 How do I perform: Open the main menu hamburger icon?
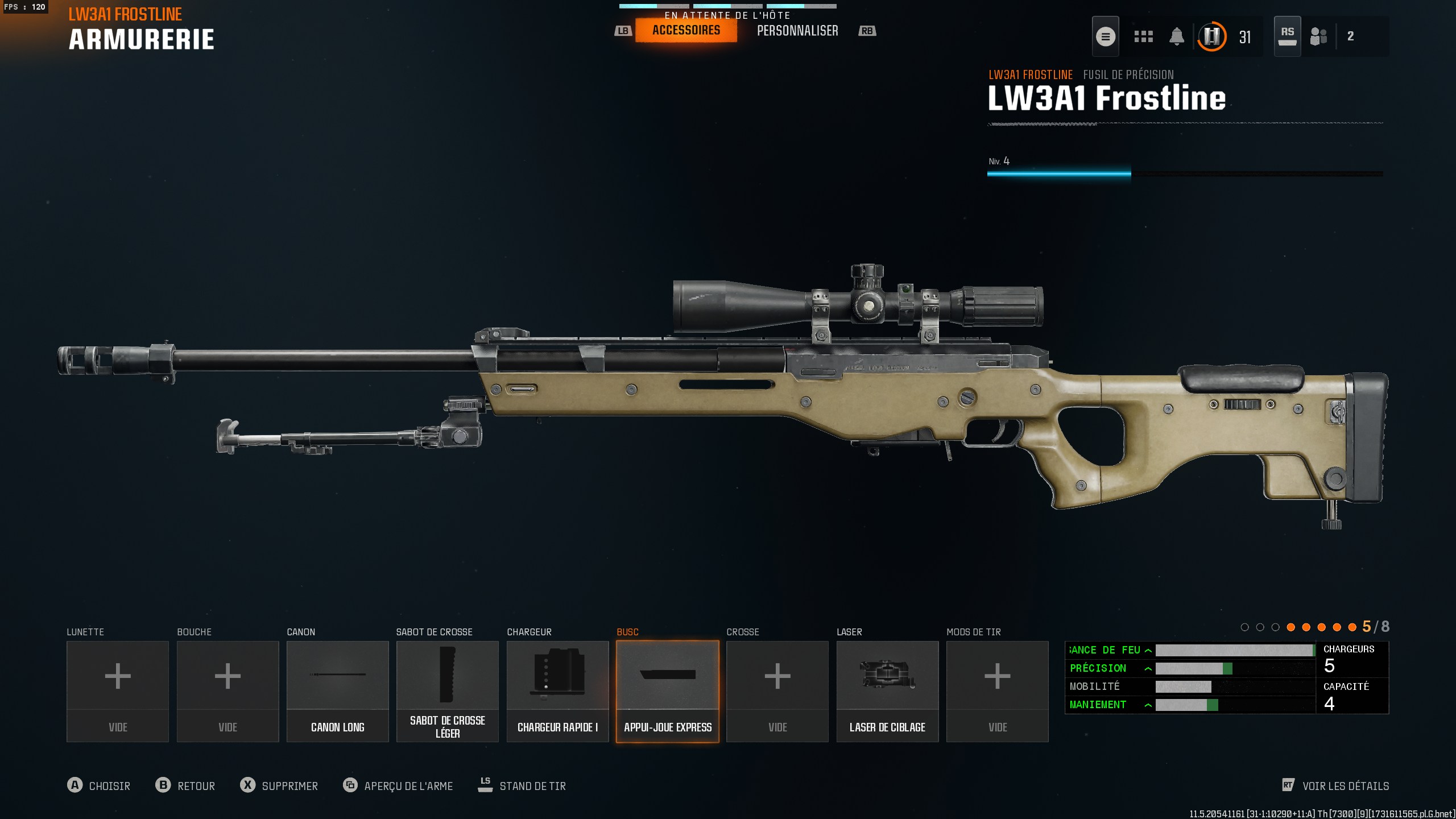point(1106,36)
